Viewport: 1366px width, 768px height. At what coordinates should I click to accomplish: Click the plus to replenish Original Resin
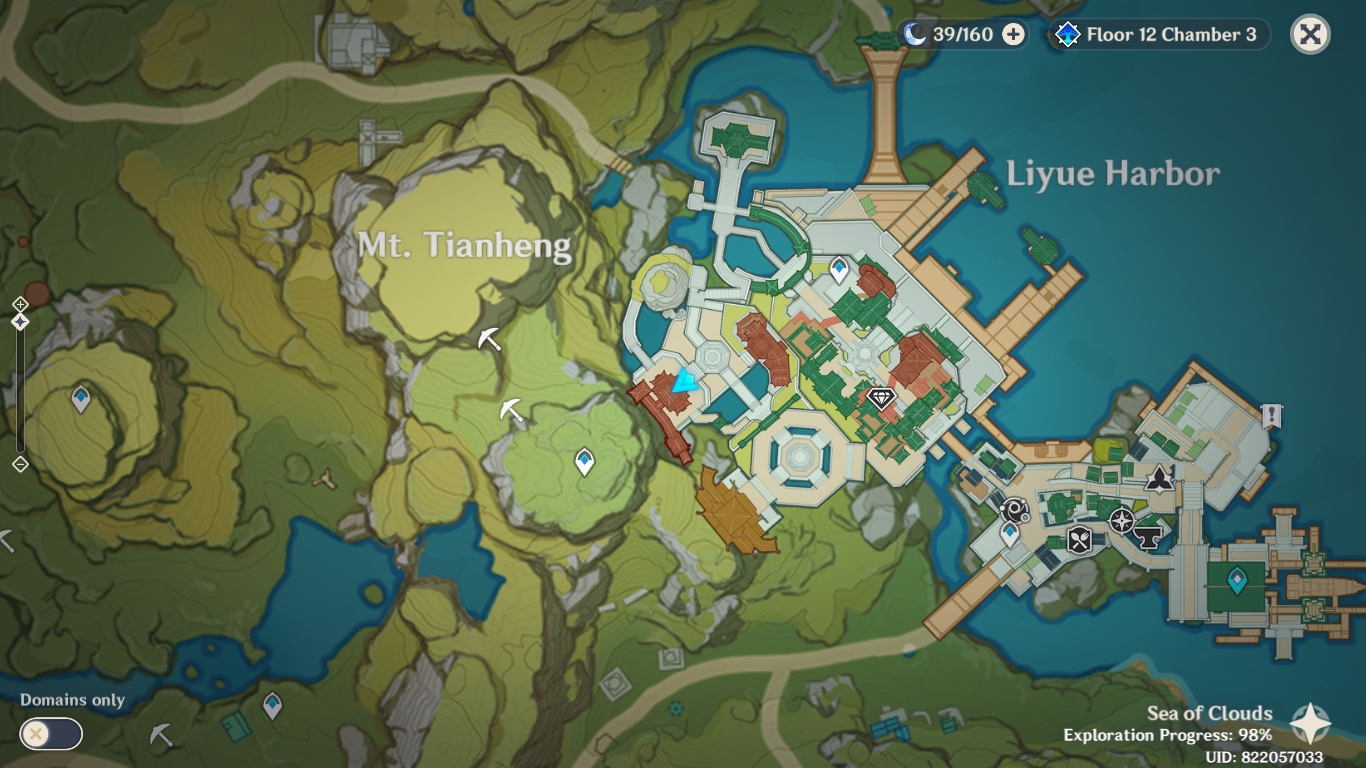click(x=1014, y=33)
